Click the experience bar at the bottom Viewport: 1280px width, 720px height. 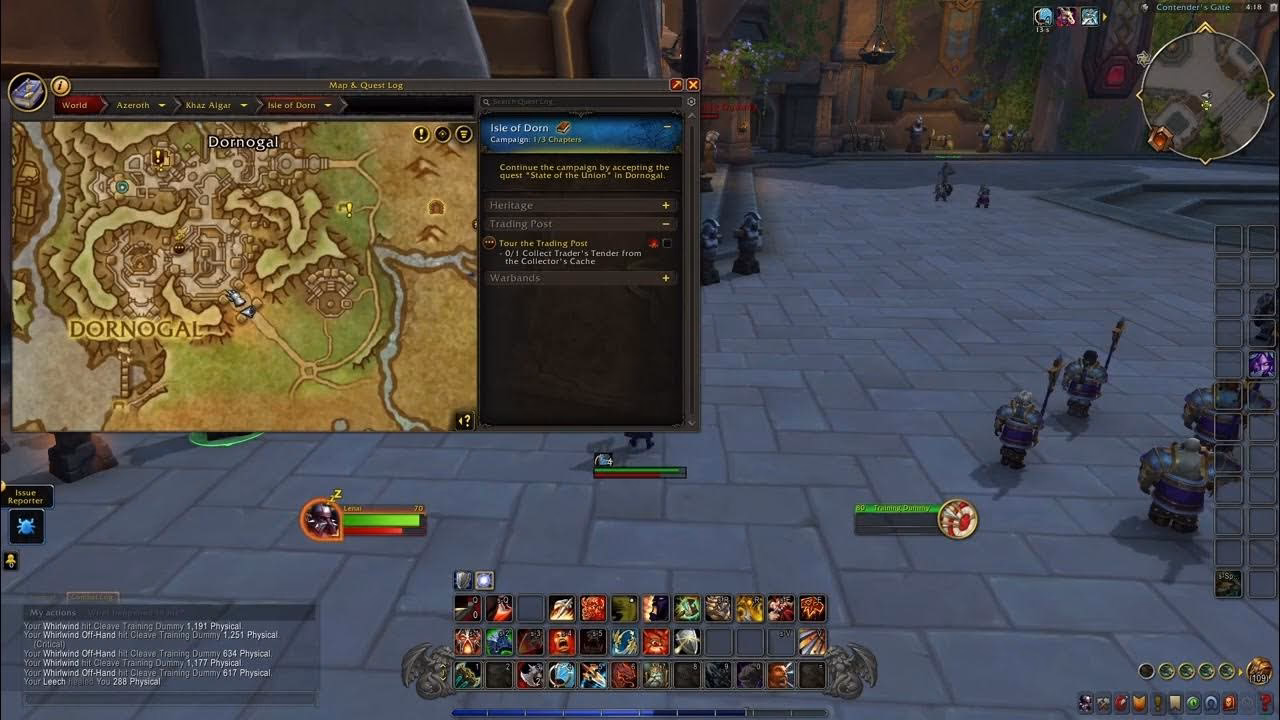tap(640, 712)
